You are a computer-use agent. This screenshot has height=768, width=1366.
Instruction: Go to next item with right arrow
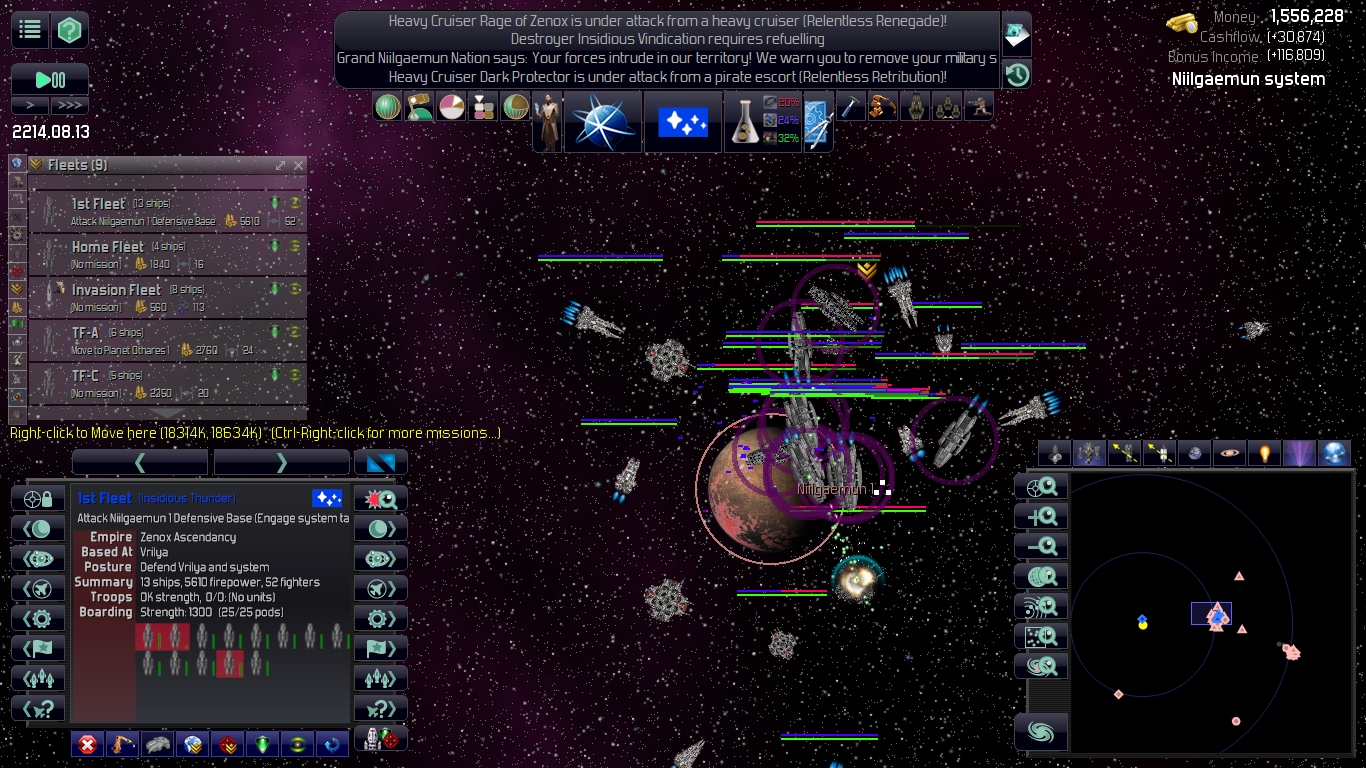281,462
